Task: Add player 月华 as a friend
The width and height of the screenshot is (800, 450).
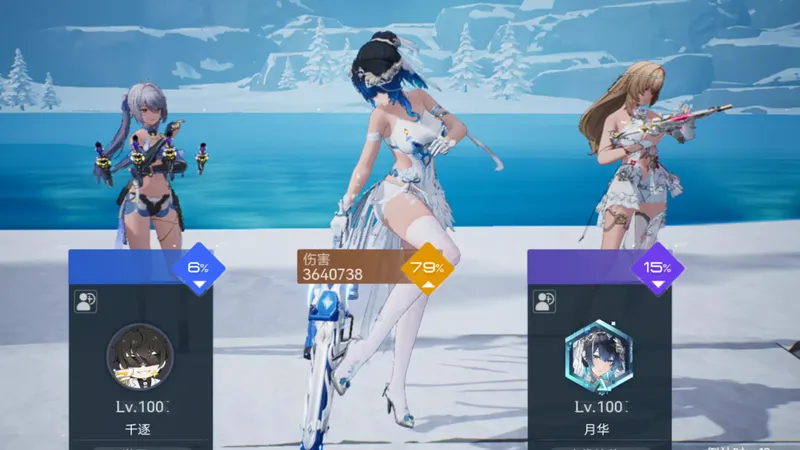Action: [545, 299]
